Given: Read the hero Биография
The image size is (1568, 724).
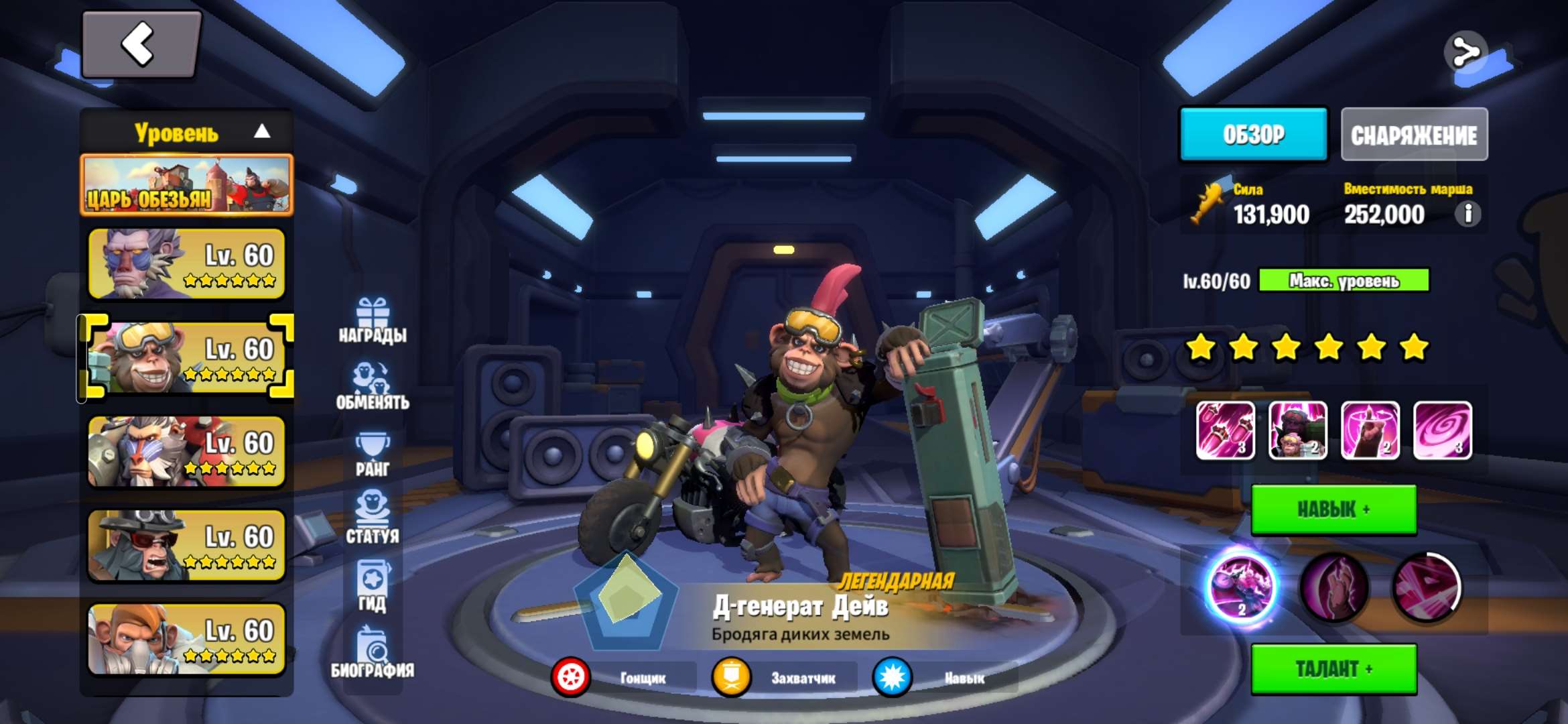Looking at the screenshot, I should [x=373, y=653].
